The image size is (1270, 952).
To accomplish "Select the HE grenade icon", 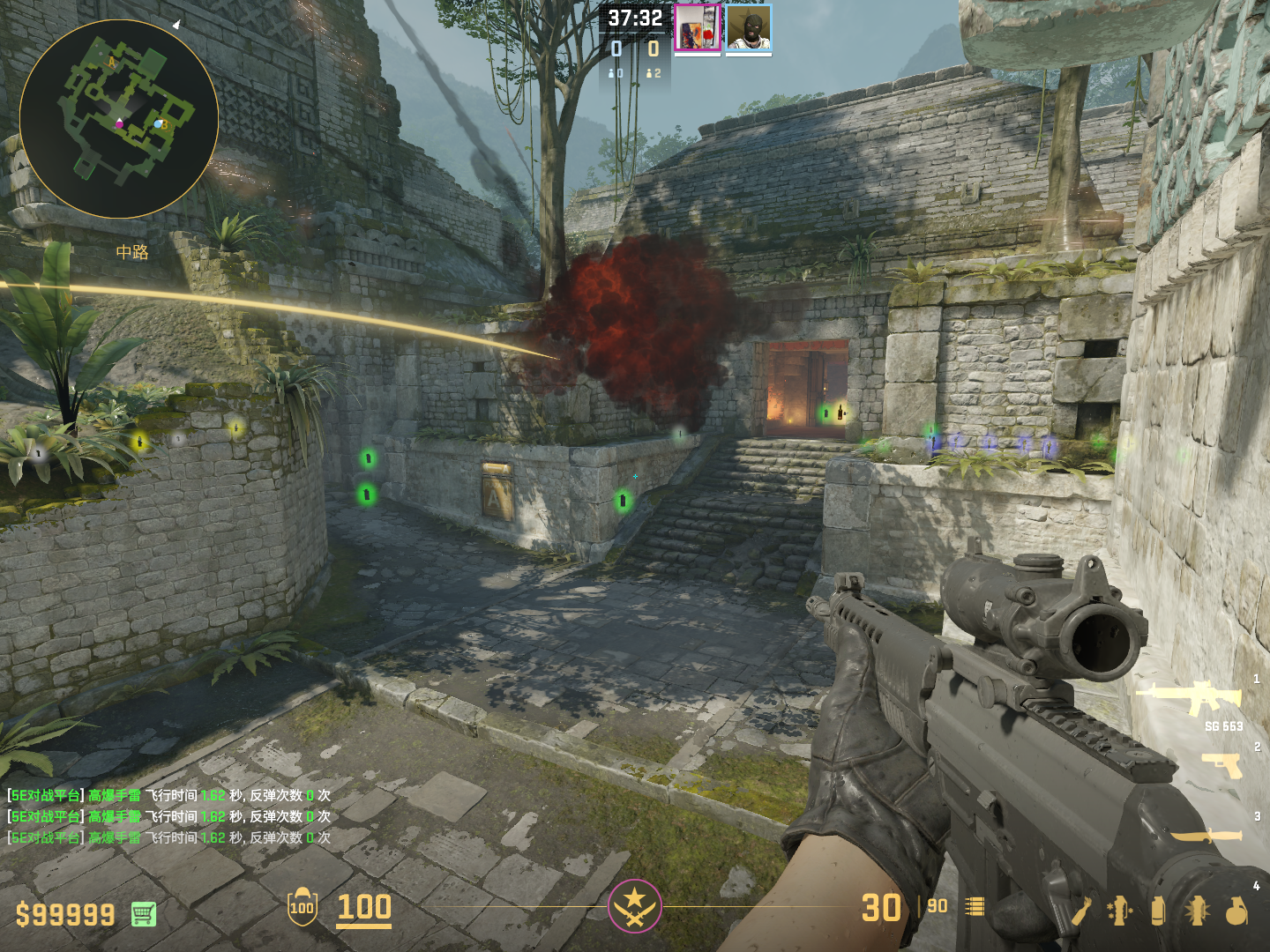I will coord(1236,911).
